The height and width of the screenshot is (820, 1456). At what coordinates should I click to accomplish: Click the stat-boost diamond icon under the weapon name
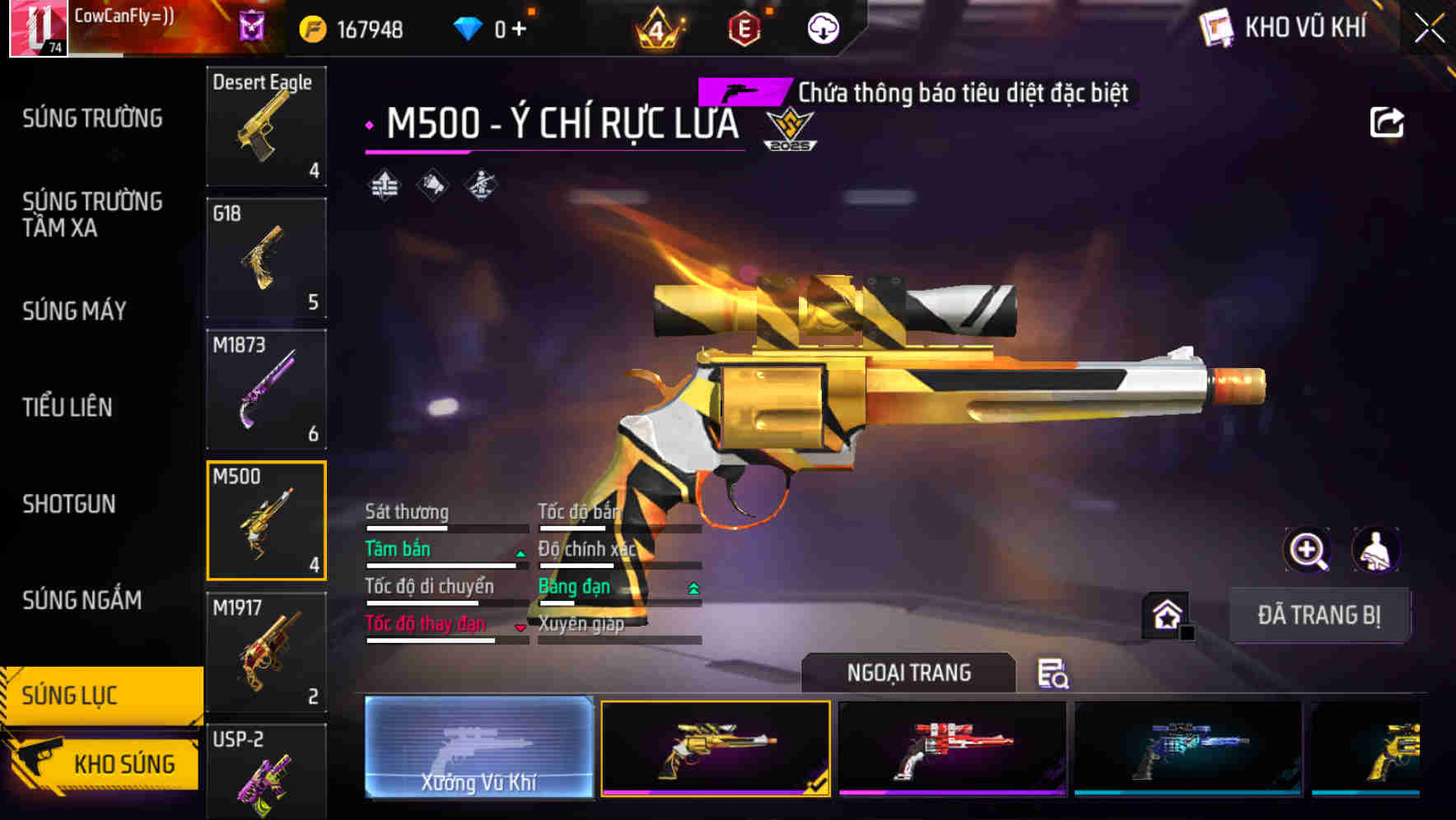pyautogui.click(x=384, y=184)
